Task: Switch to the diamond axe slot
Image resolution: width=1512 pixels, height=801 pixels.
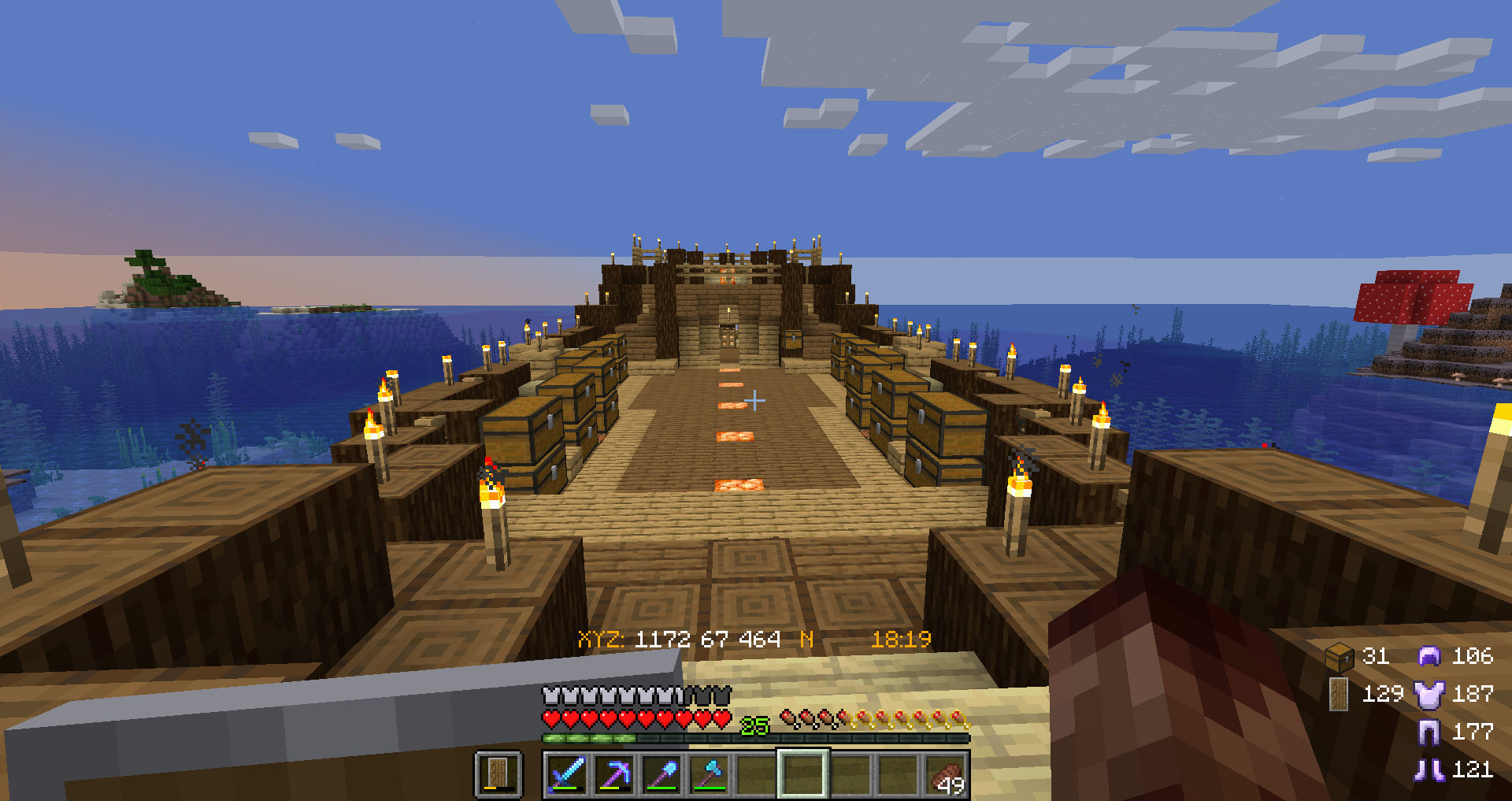Action: [709, 773]
